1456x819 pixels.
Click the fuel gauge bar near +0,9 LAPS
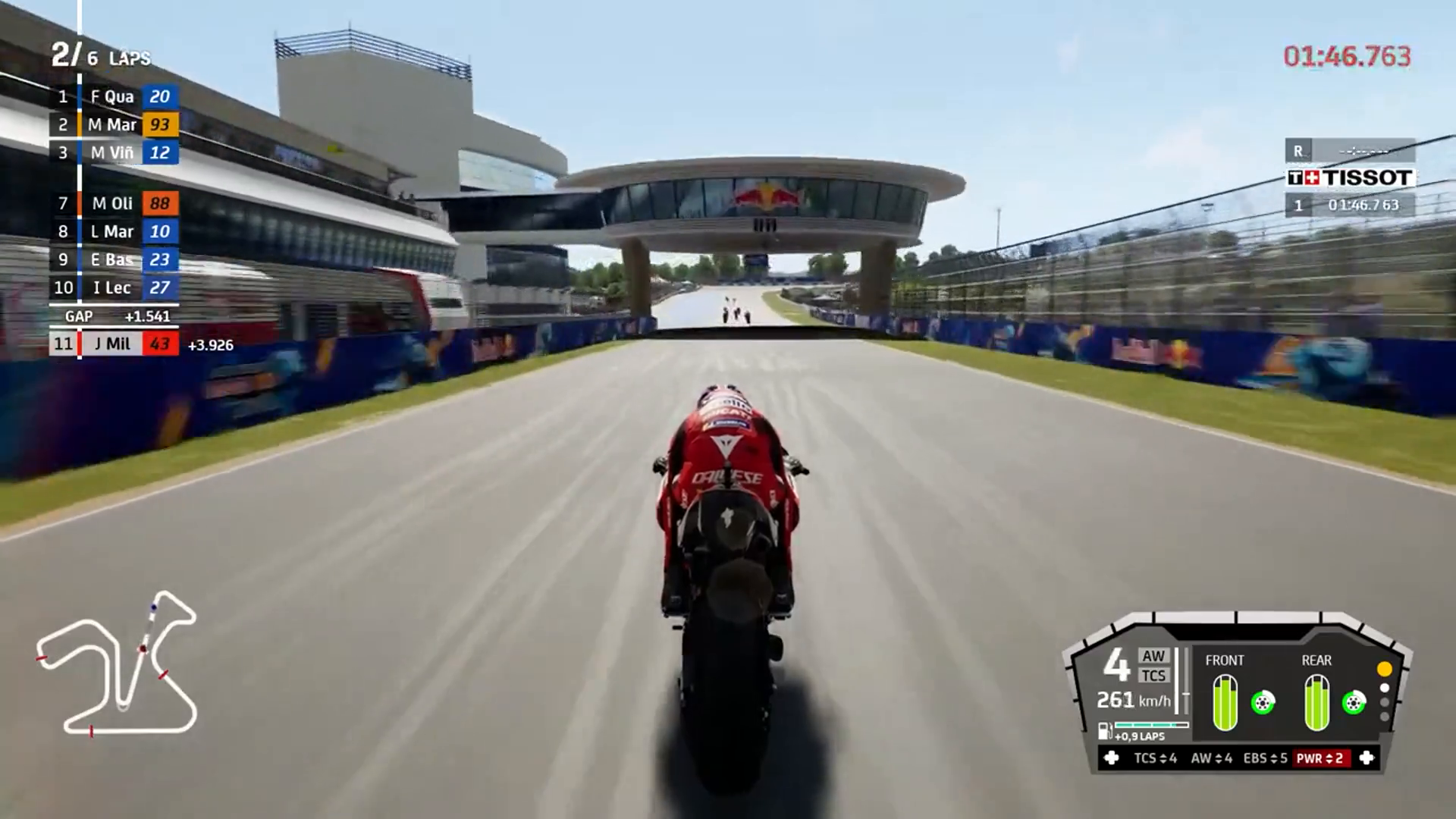coord(1151,725)
